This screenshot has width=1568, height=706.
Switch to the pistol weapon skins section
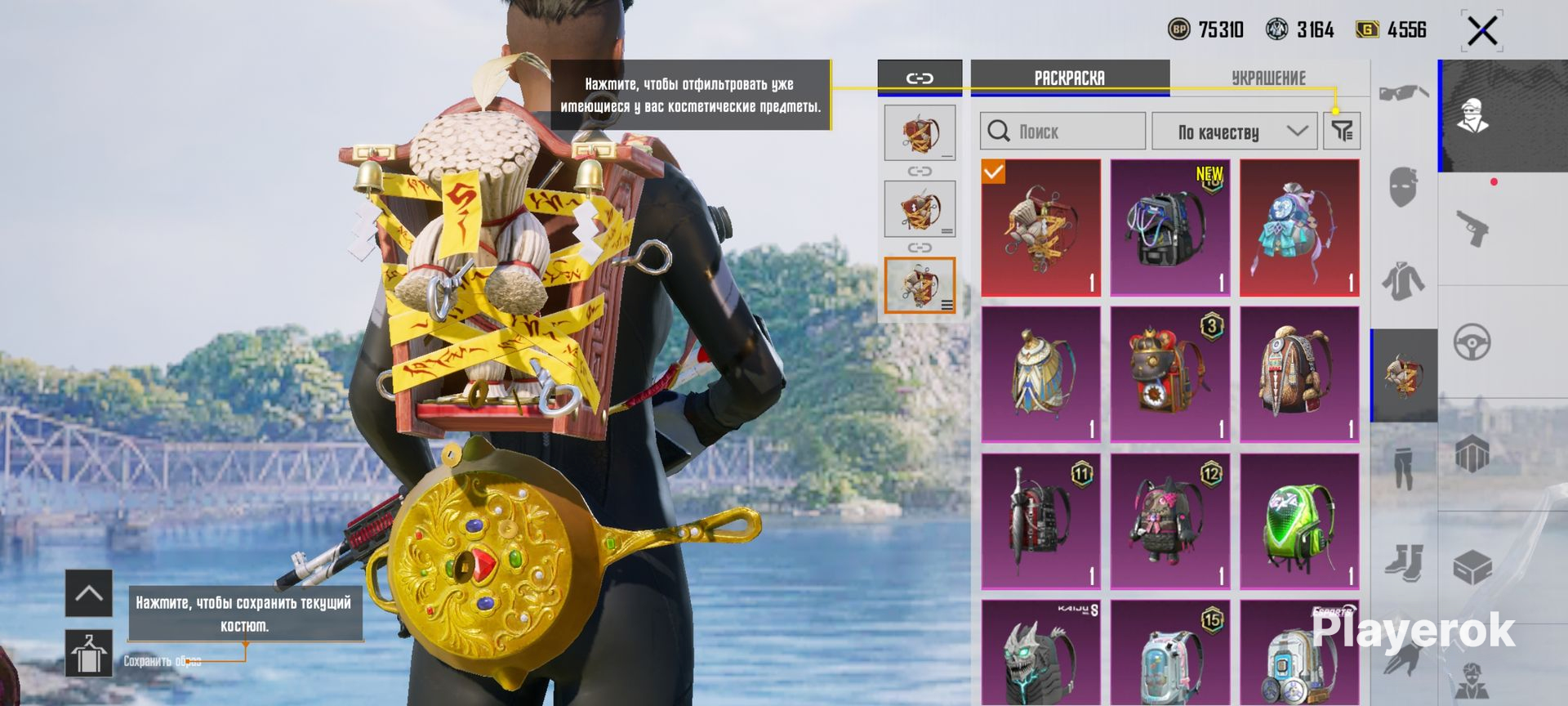[1472, 229]
